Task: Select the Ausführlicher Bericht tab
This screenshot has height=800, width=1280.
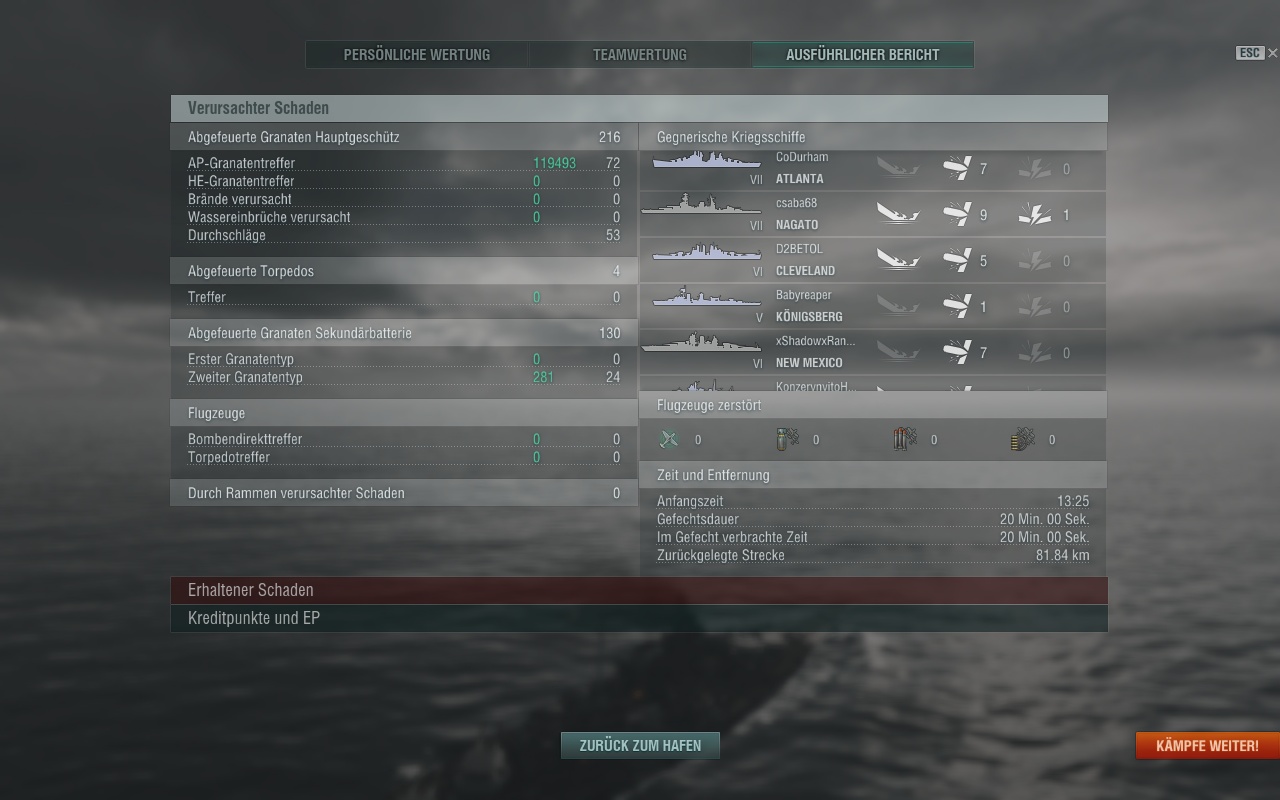Action: click(862, 55)
